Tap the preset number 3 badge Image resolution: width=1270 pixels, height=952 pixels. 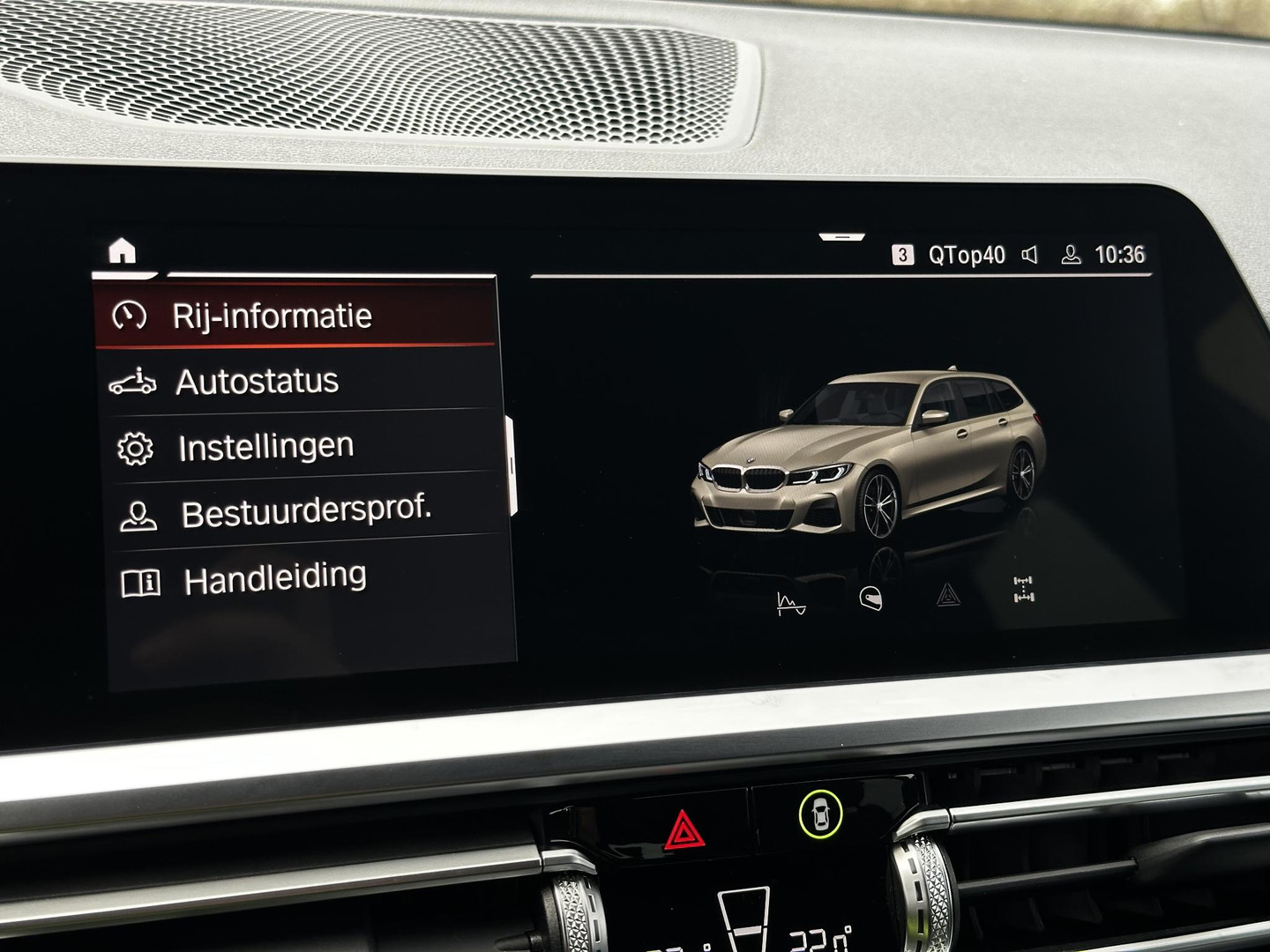point(901,253)
